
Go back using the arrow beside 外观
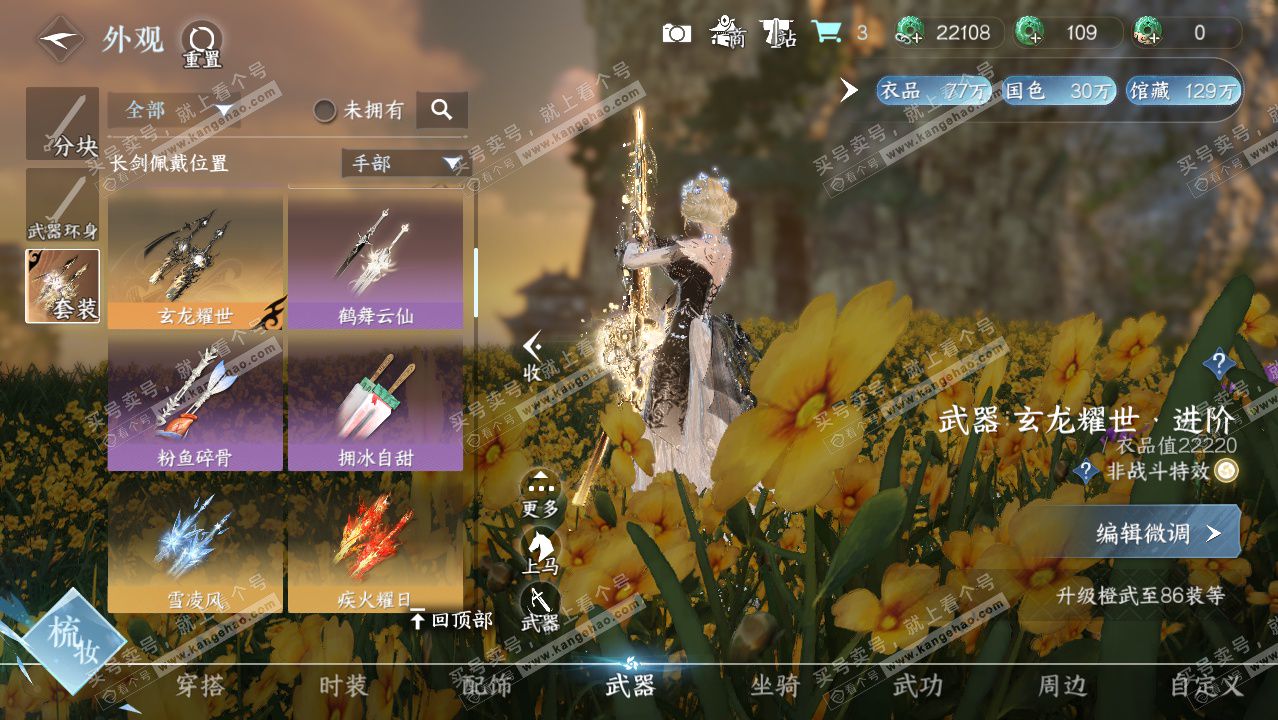coord(61,39)
